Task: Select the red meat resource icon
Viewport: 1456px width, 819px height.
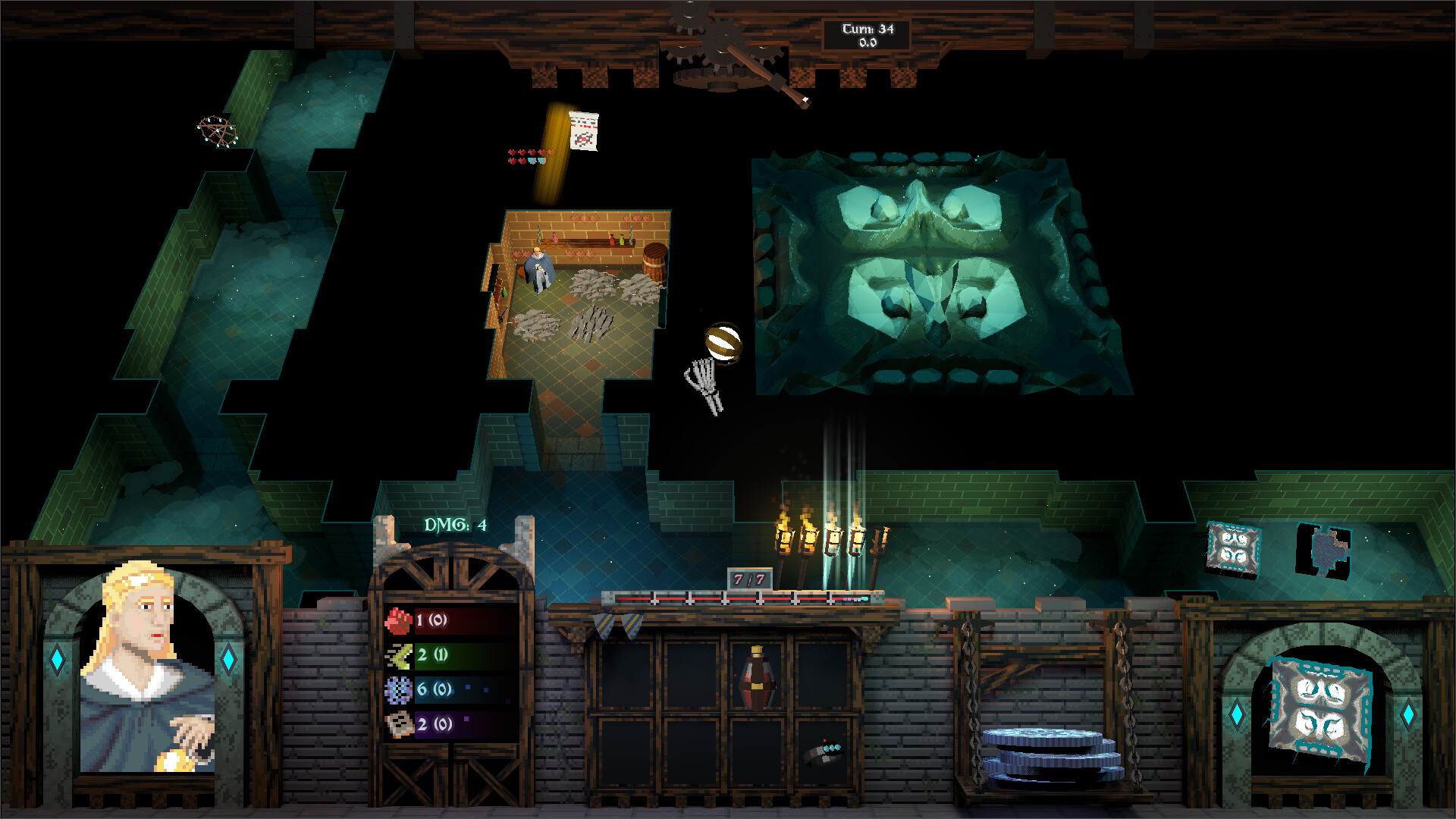Action: click(397, 619)
